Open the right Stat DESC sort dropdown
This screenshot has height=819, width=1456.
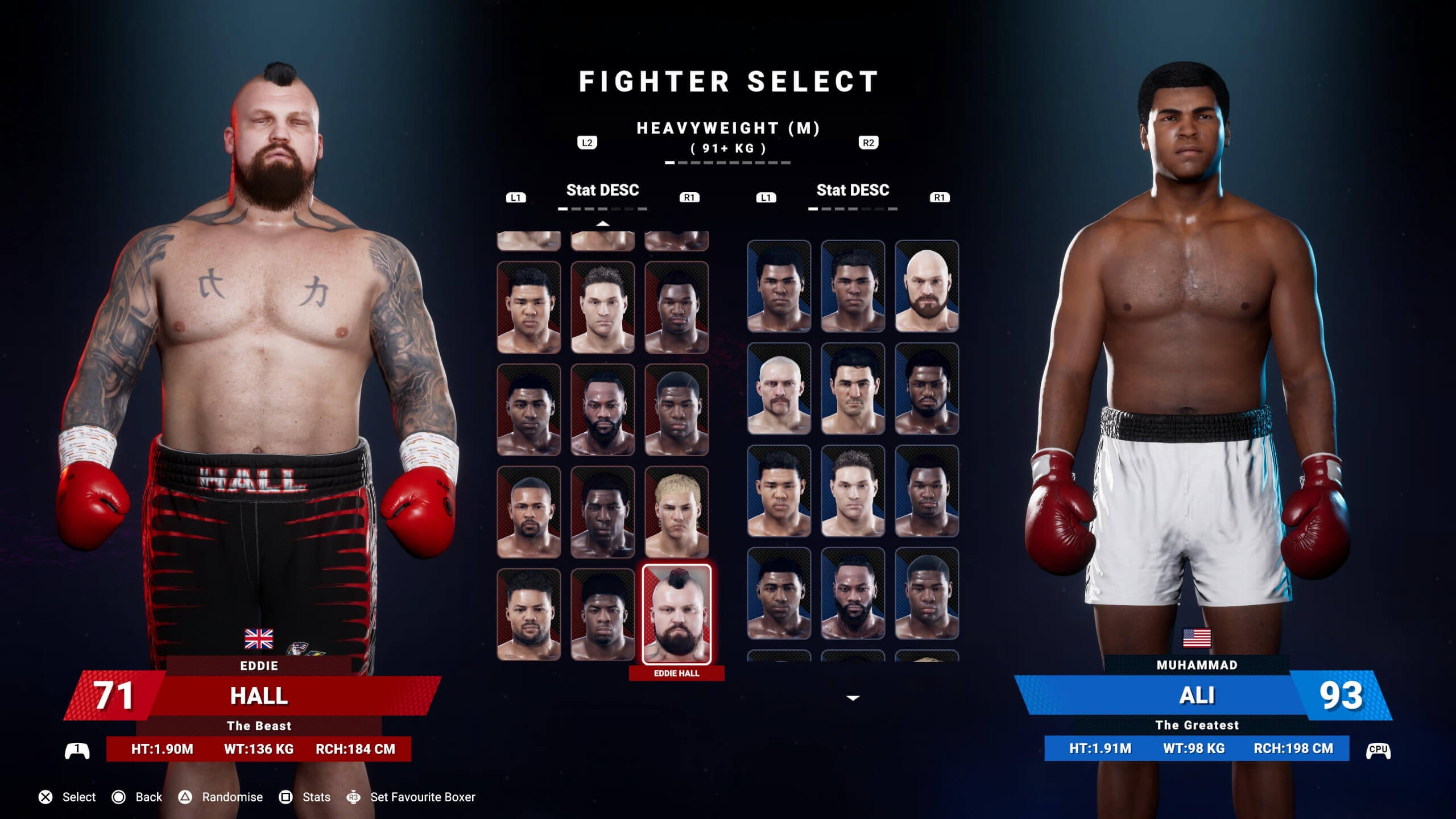pos(852,191)
